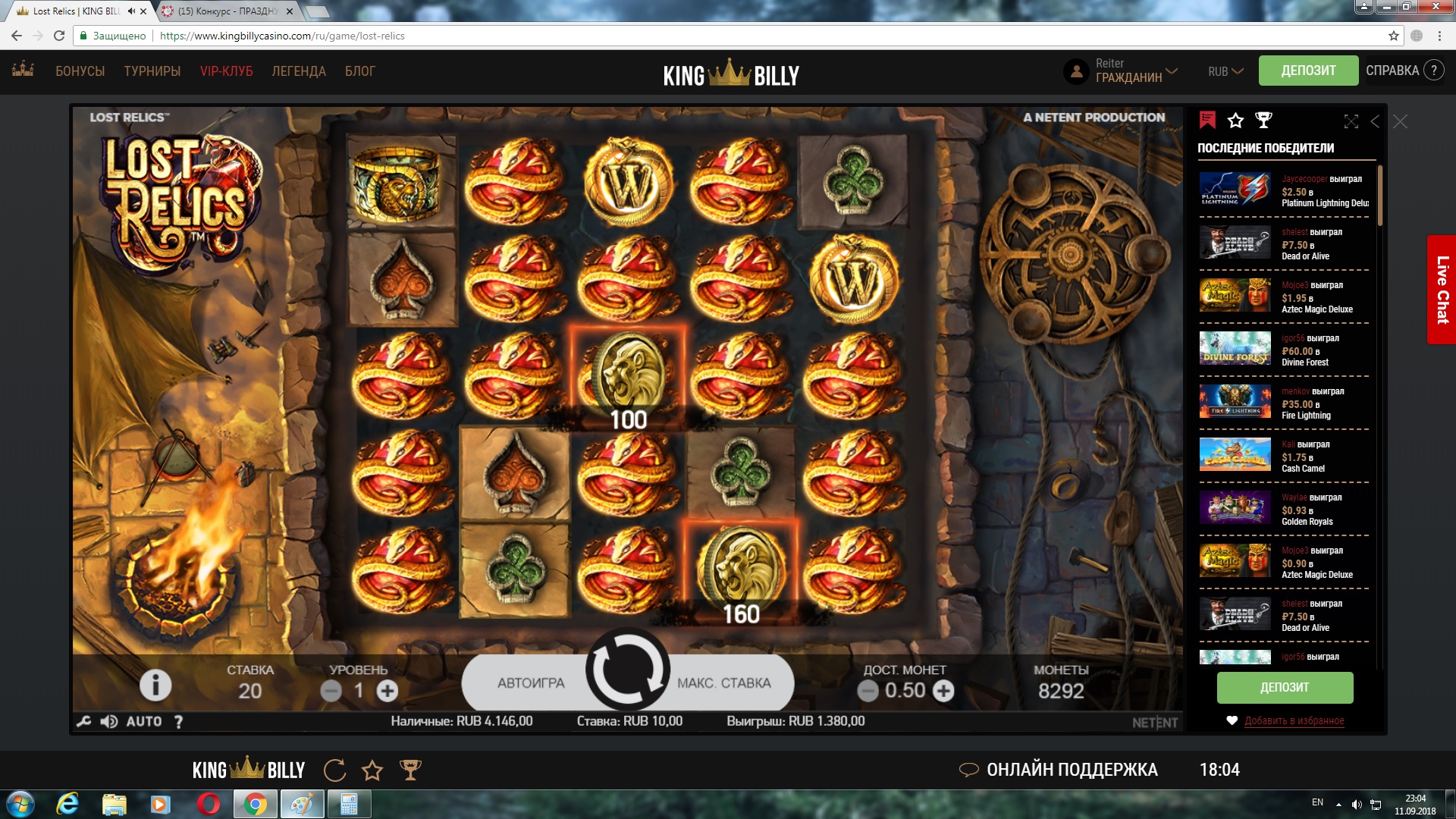This screenshot has height=819, width=1456.
Task: Set maximum bet with МАКС. СТАВКА
Action: click(x=723, y=683)
